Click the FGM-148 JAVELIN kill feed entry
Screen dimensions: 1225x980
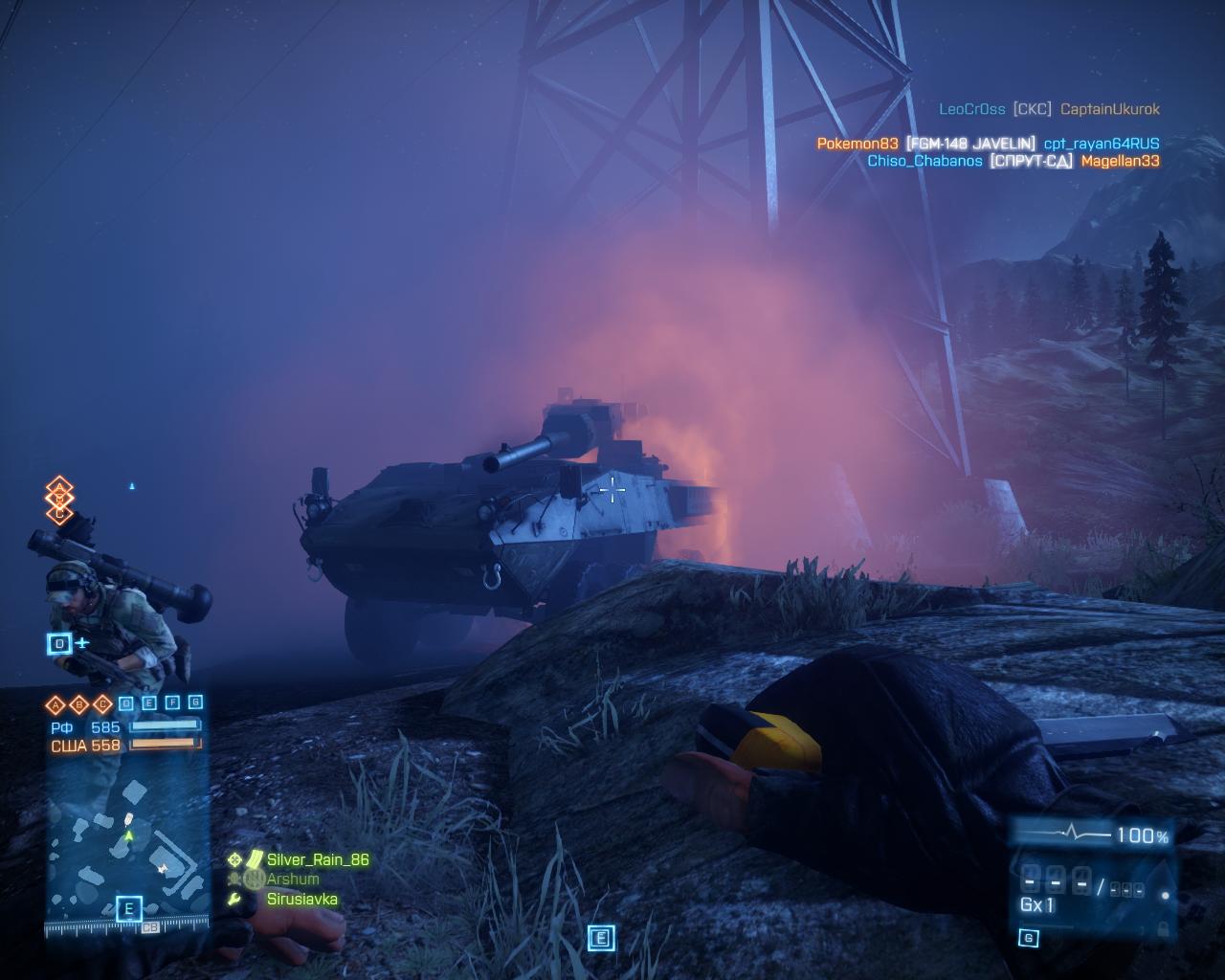[970, 144]
